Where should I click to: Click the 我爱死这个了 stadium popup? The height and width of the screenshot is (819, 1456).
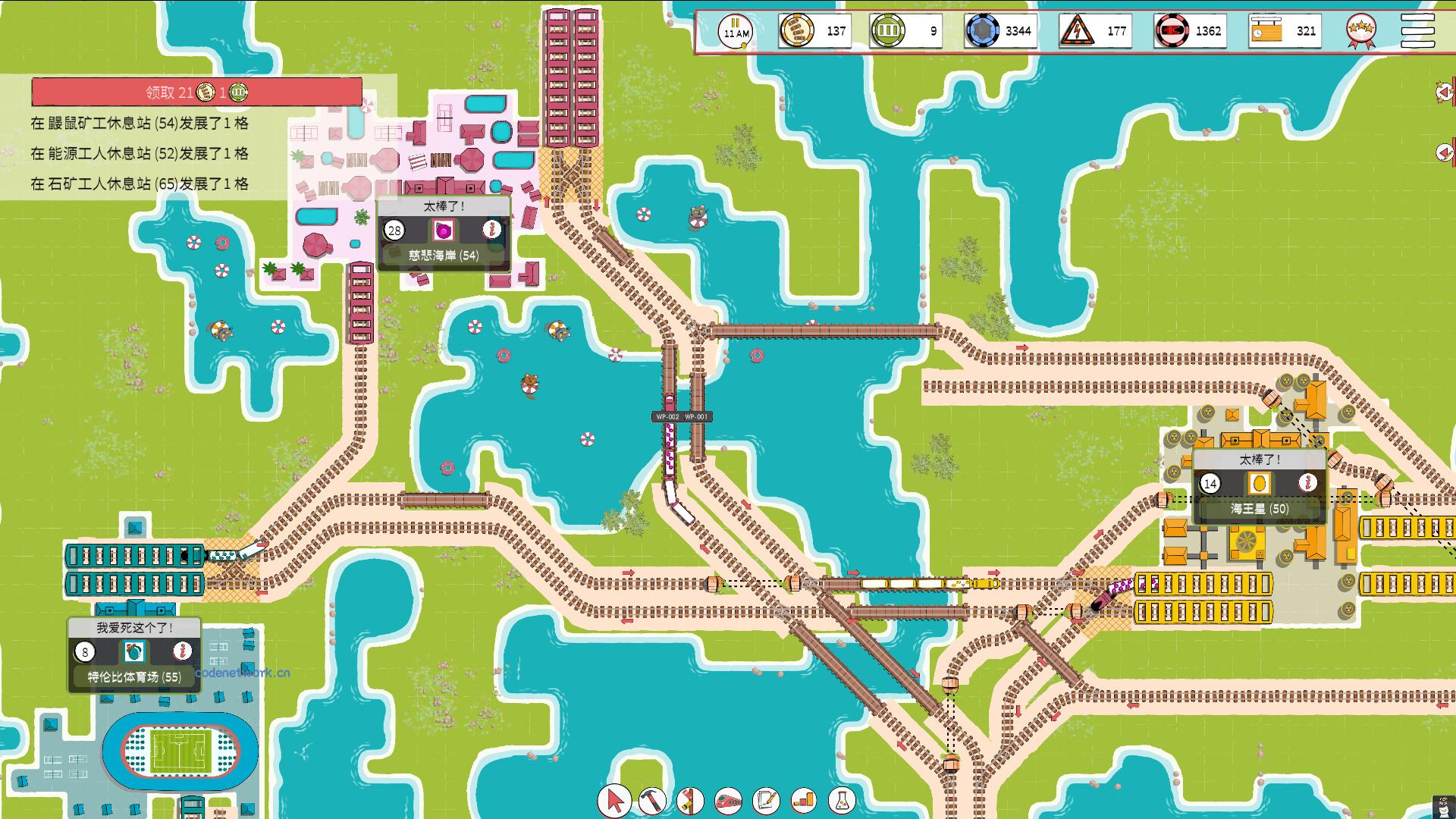pyautogui.click(x=133, y=626)
